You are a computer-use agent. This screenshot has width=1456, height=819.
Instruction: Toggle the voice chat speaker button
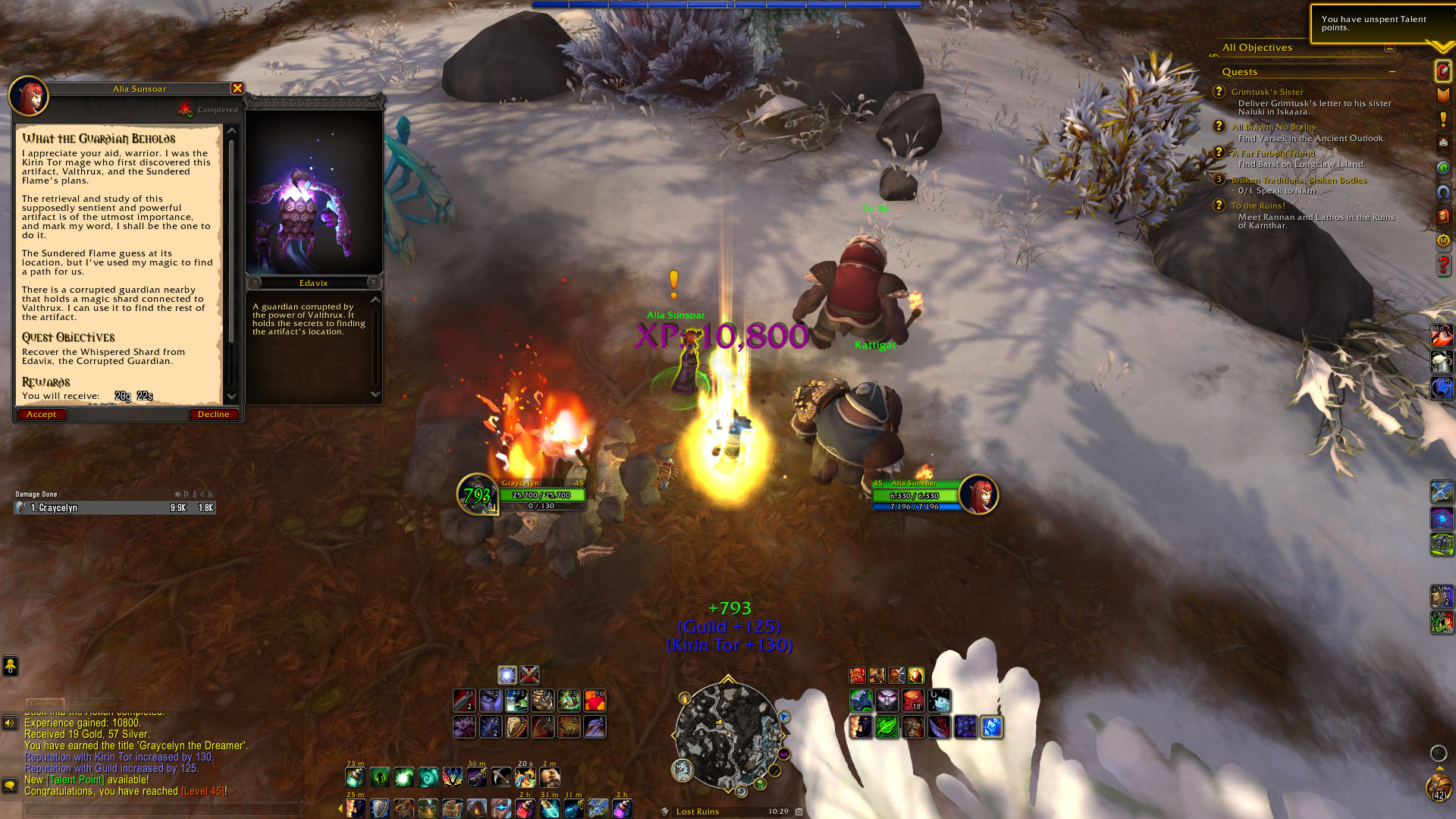[x=10, y=723]
